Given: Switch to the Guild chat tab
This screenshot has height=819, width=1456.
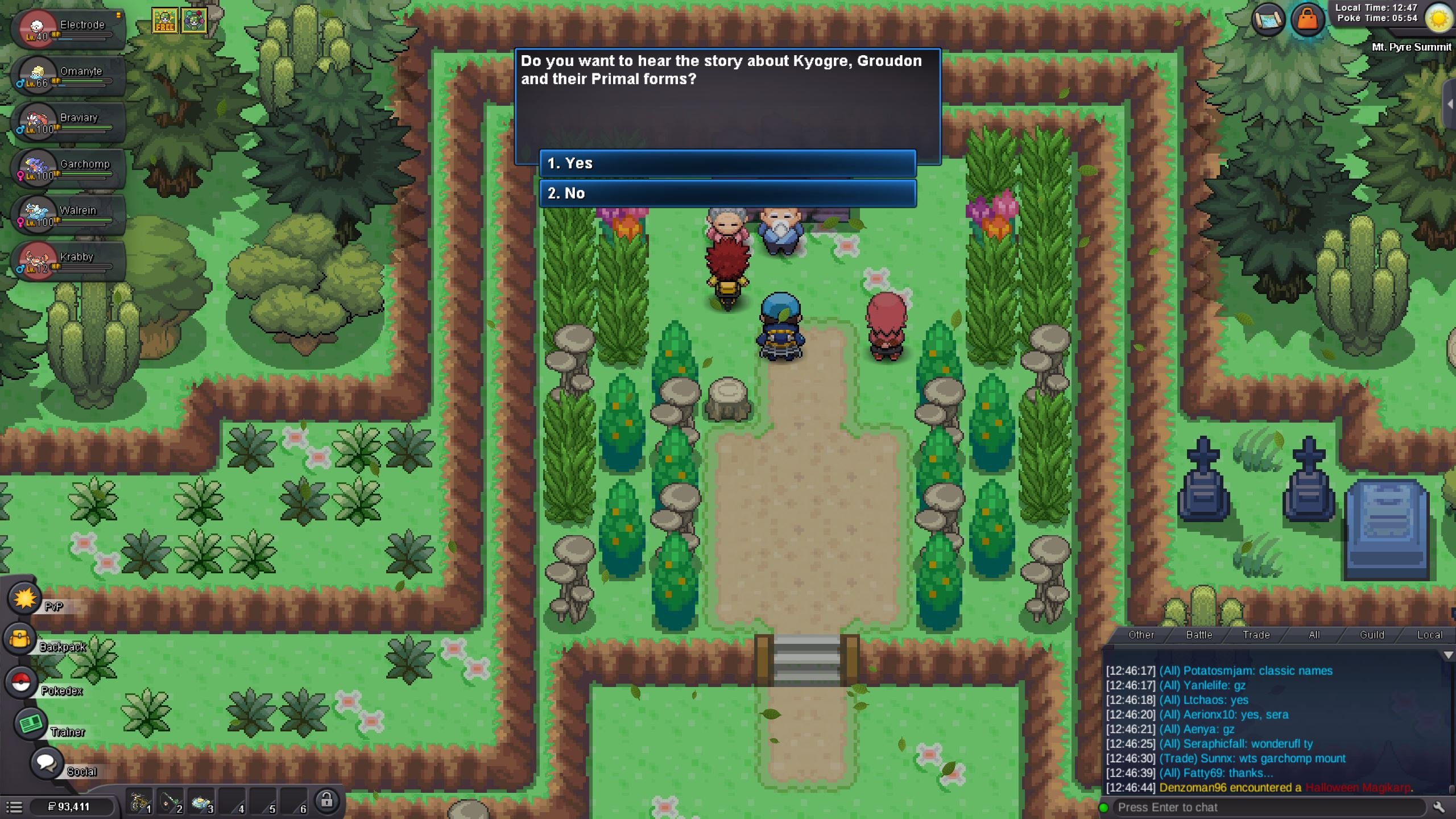Looking at the screenshot, I should [x=1372, y=635].
